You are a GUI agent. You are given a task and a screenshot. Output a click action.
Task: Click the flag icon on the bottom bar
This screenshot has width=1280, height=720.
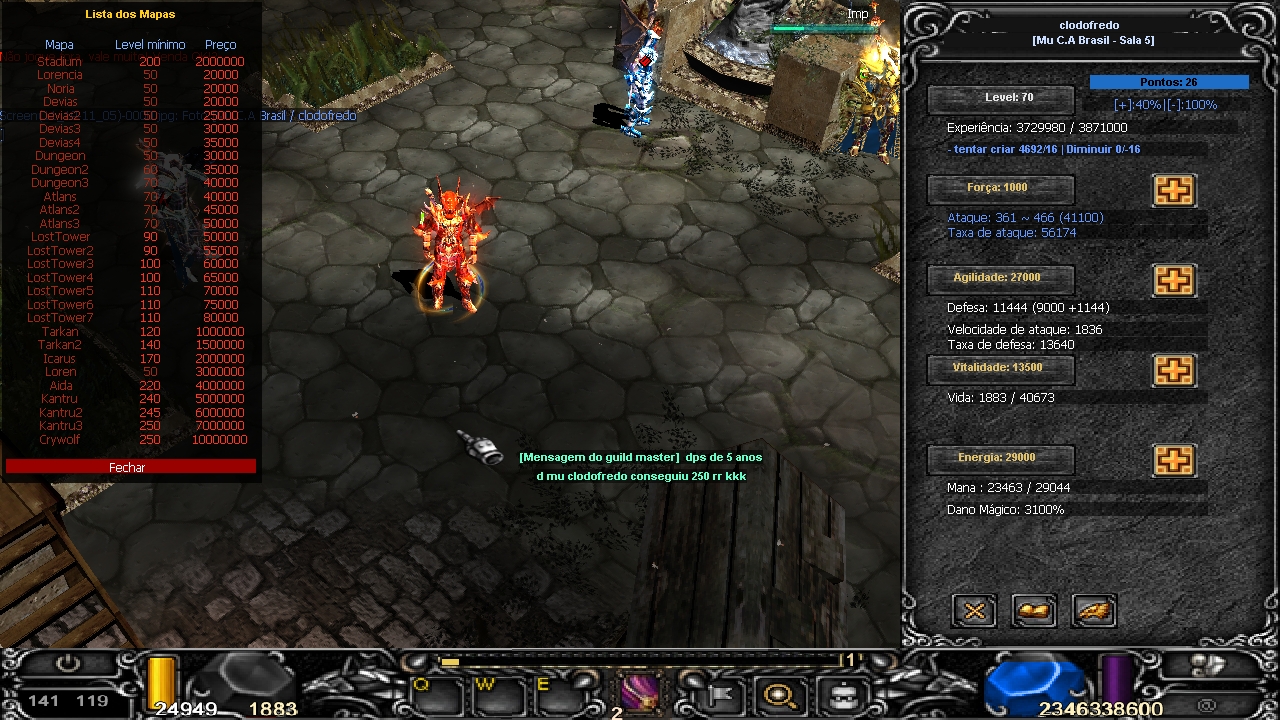click(722, 693)
